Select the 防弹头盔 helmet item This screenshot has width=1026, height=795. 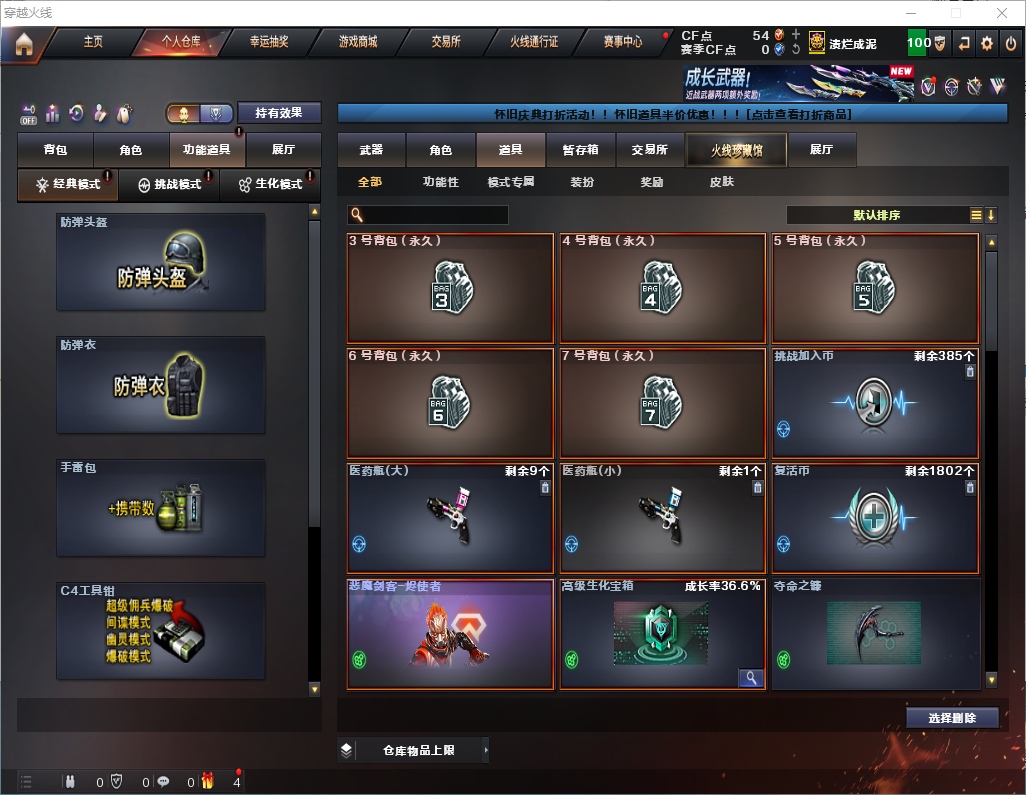point(161,261)
